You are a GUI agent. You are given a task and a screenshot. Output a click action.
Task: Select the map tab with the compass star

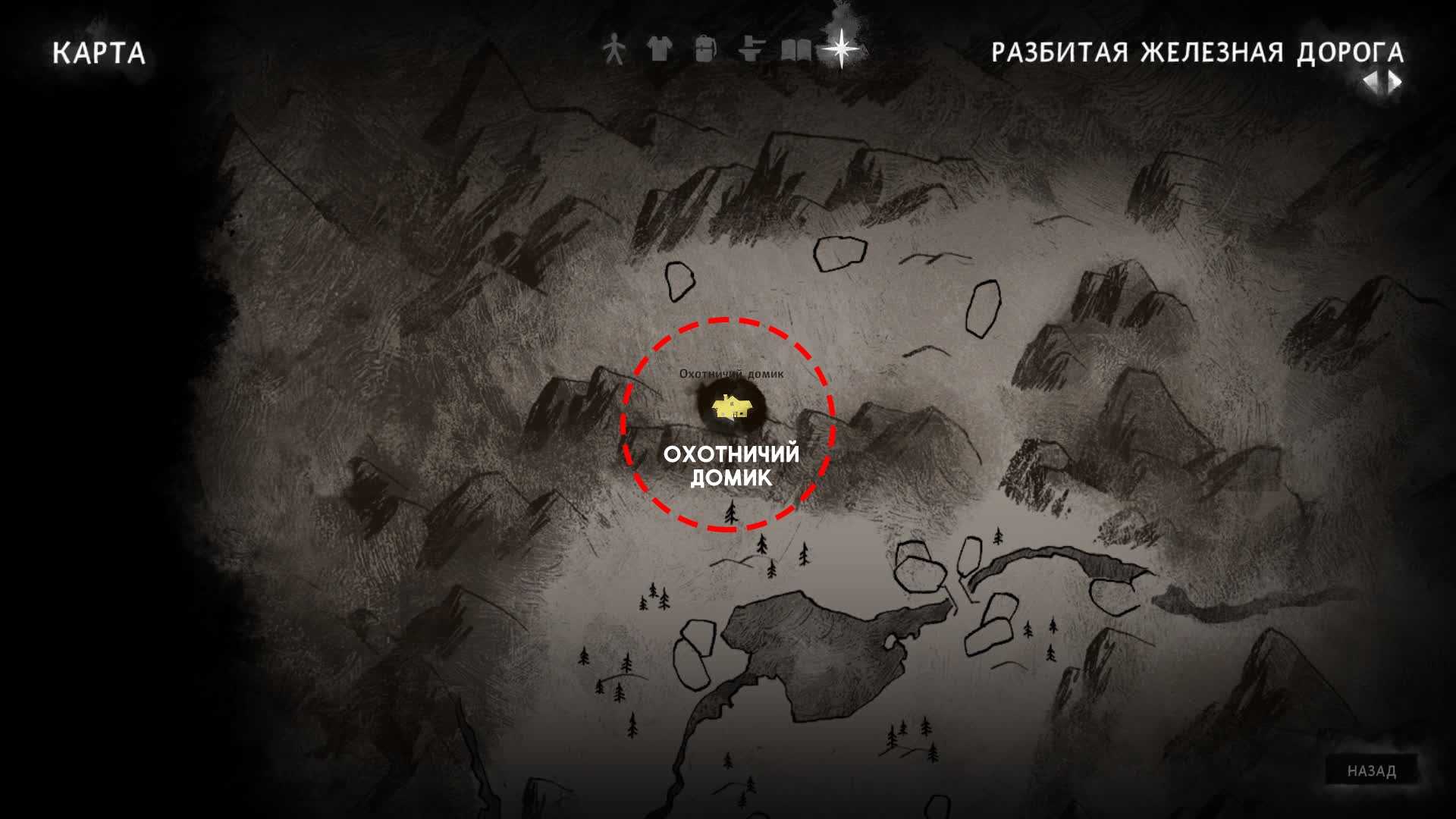pyautogui.click(x=841, y=49)
